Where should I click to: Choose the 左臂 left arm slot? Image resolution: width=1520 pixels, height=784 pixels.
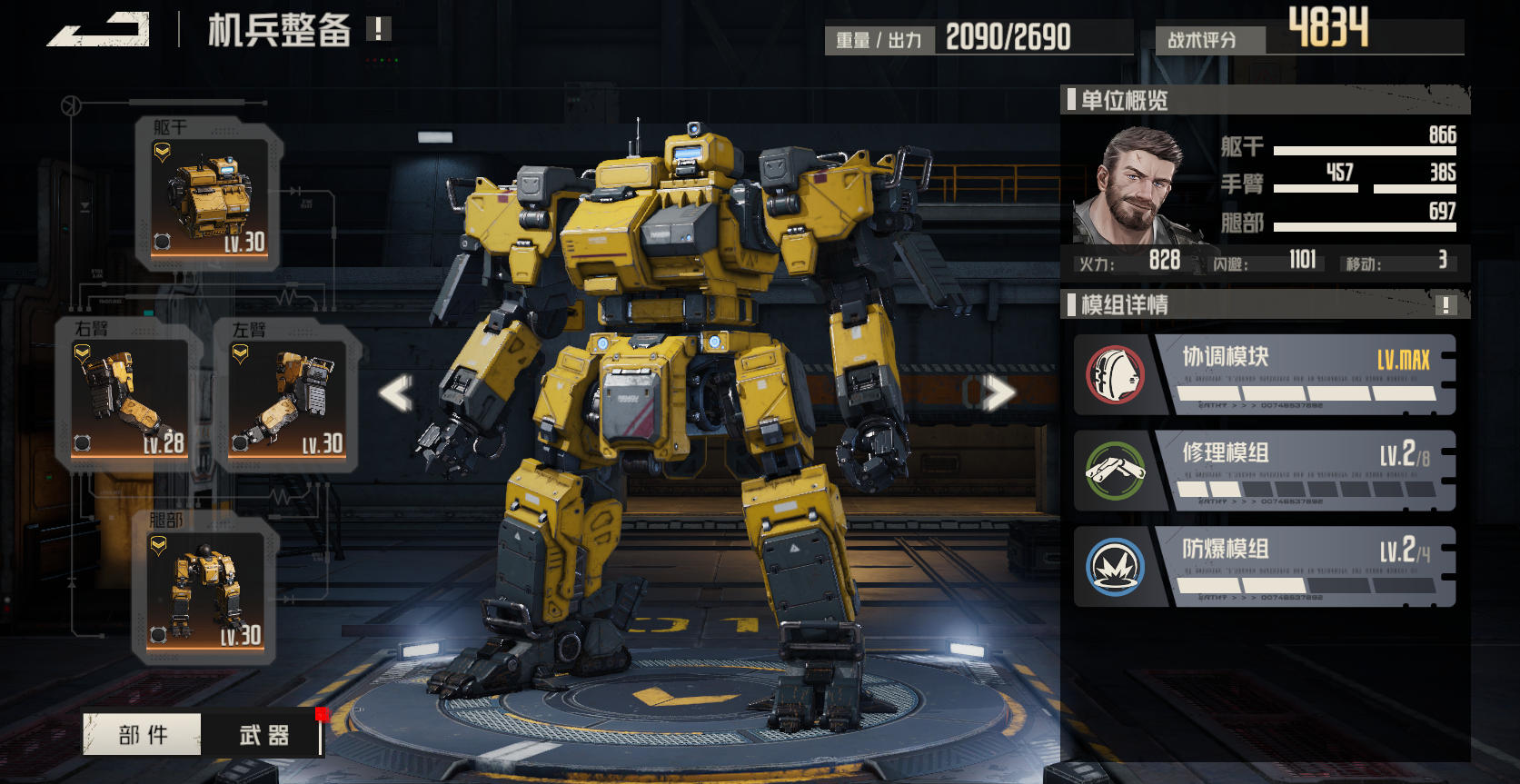click(x=287, y=396)
